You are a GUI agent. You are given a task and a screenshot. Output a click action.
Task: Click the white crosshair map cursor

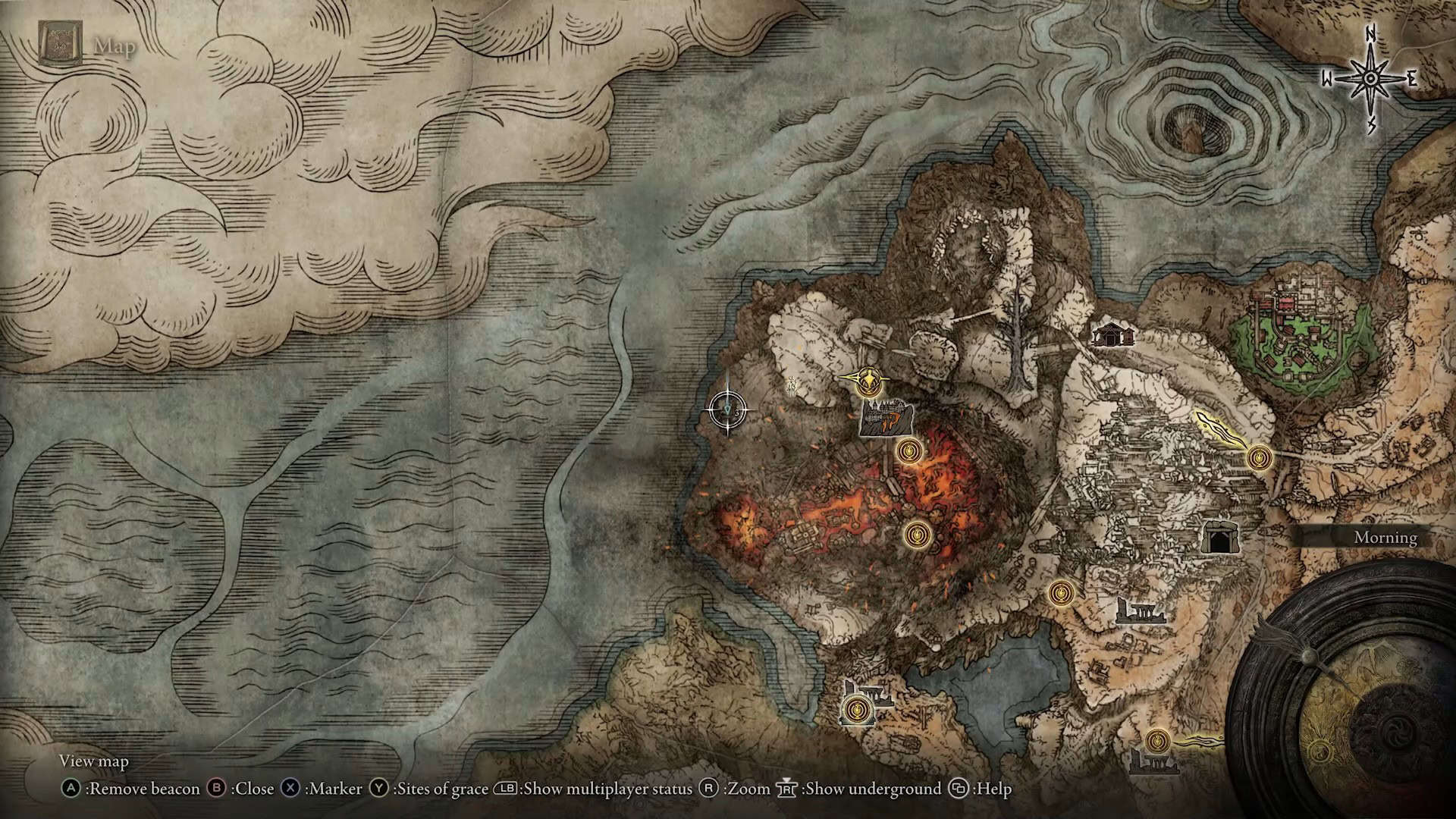click(728, 410)
